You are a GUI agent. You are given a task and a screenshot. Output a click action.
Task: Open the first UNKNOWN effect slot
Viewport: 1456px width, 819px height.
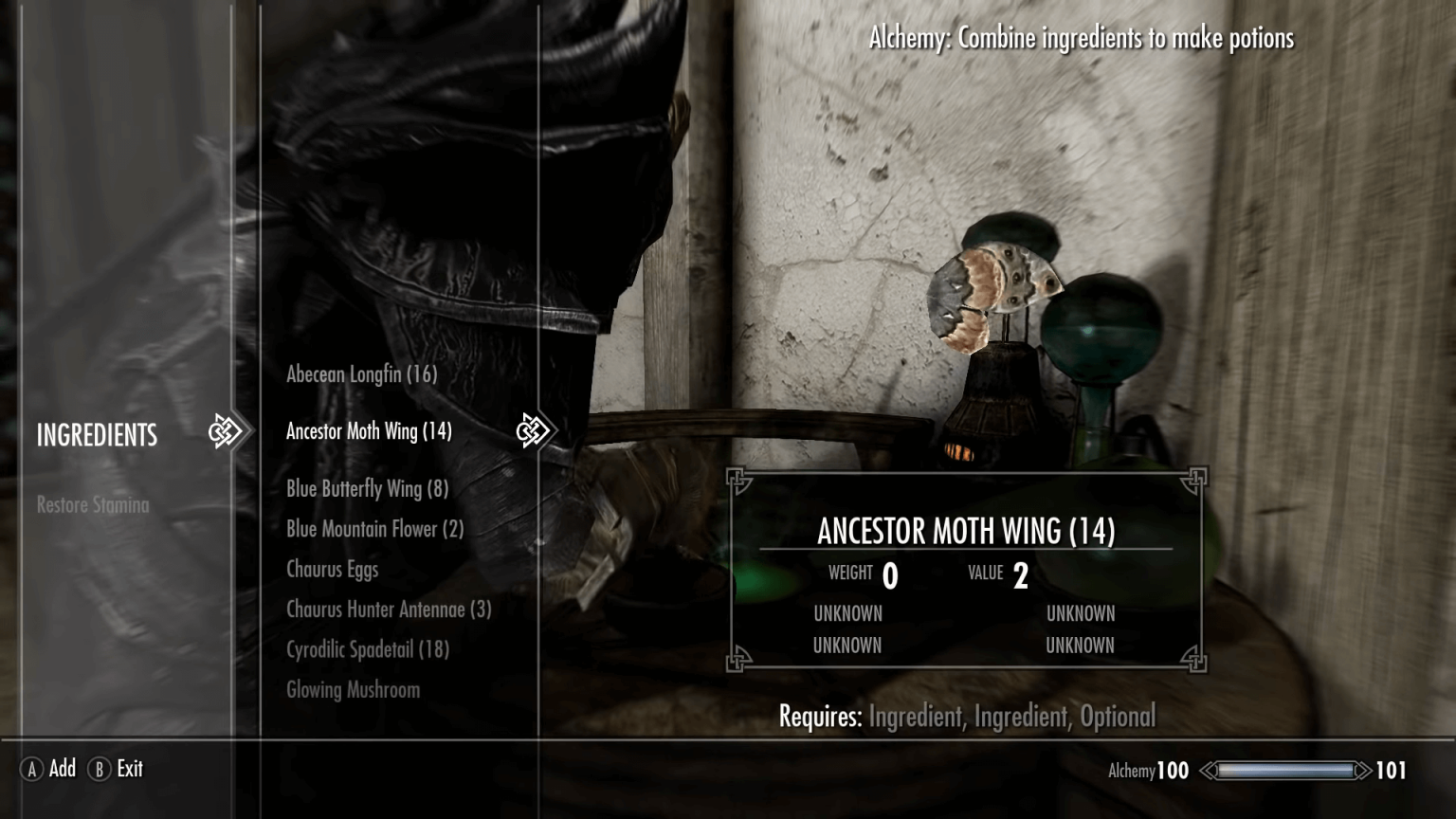(848, 613)
